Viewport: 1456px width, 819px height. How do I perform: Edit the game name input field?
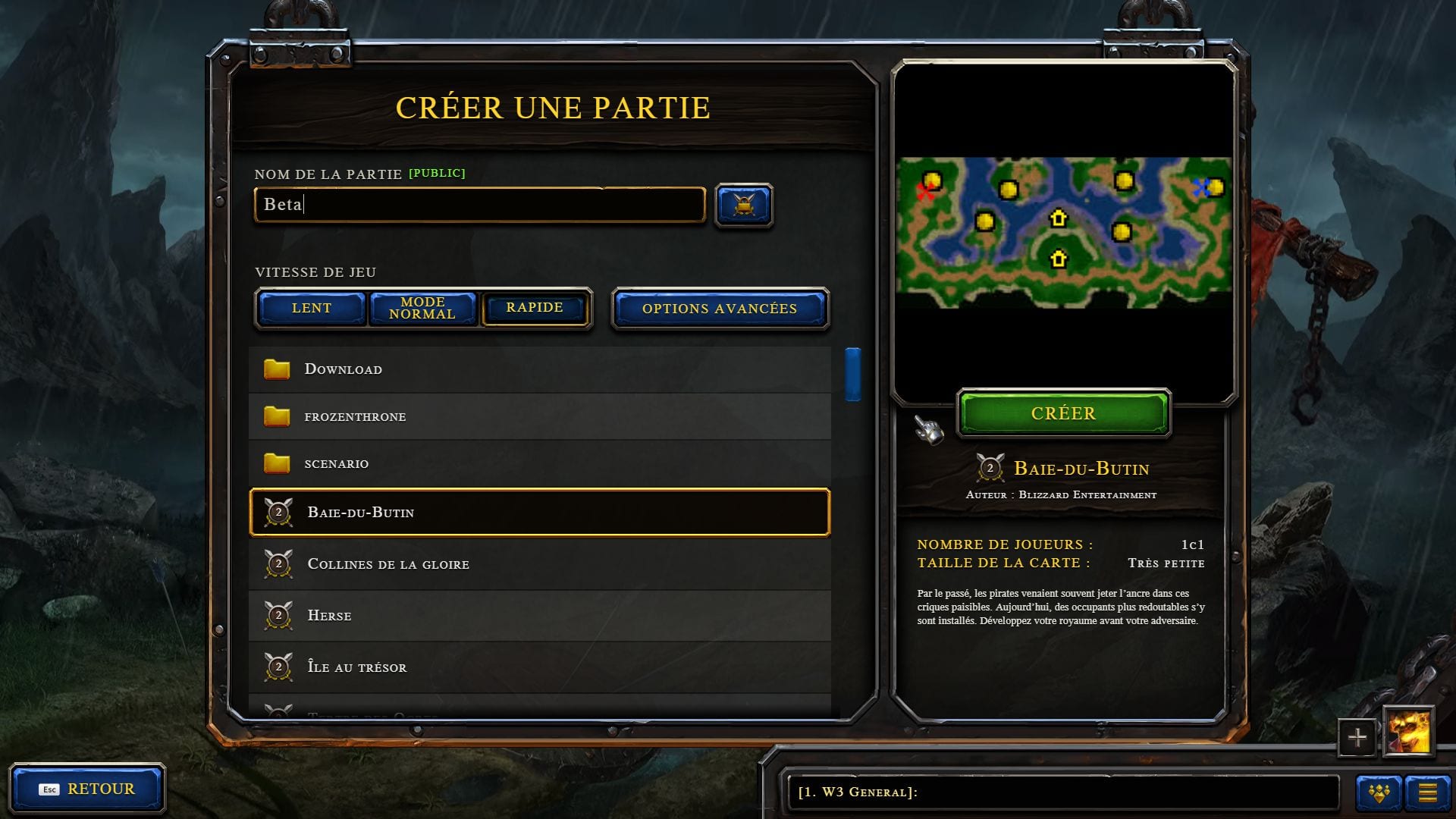pos(479,205)
